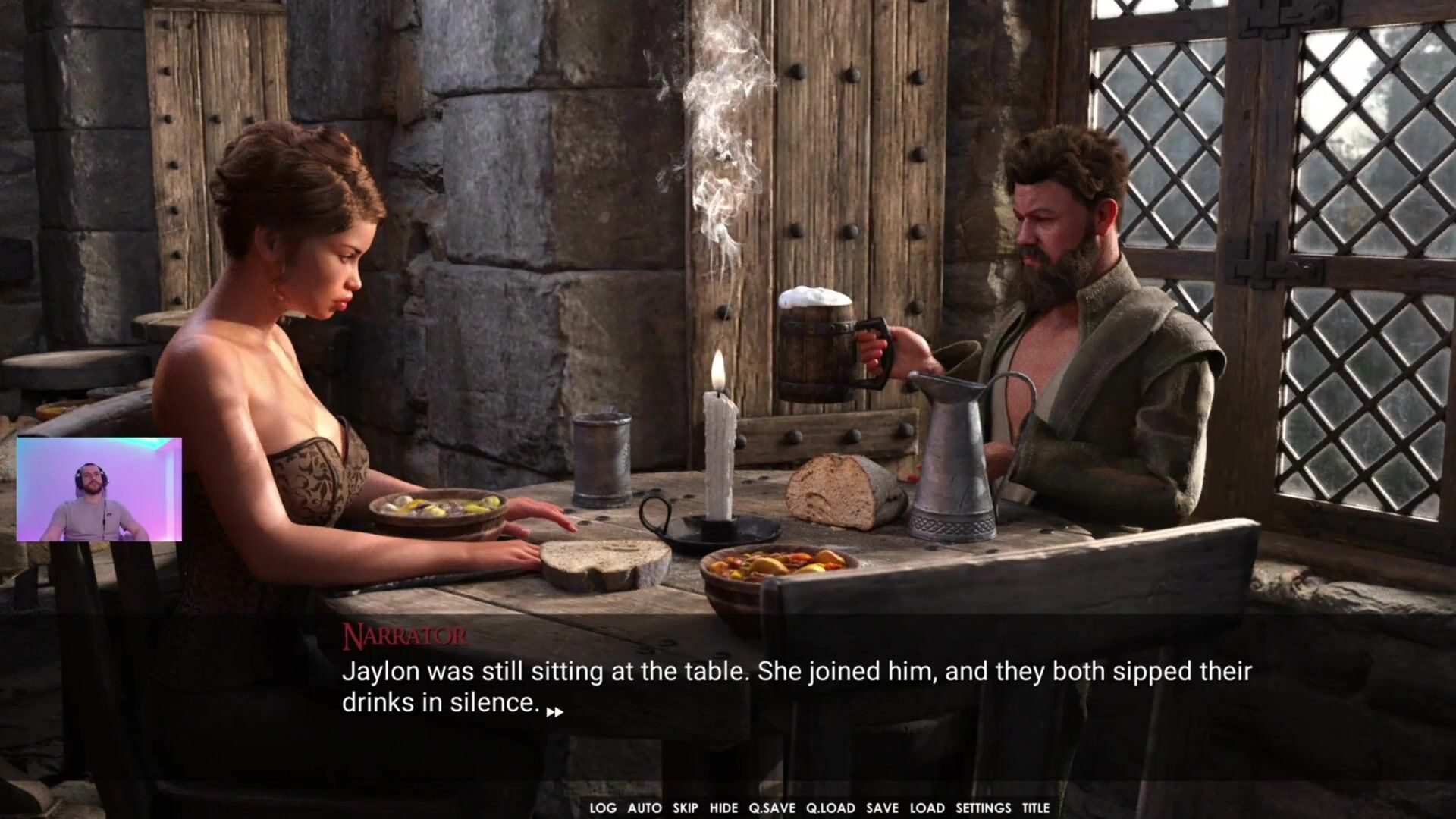Click the fast-forward arrows after the dialogue

coord(554,712)
